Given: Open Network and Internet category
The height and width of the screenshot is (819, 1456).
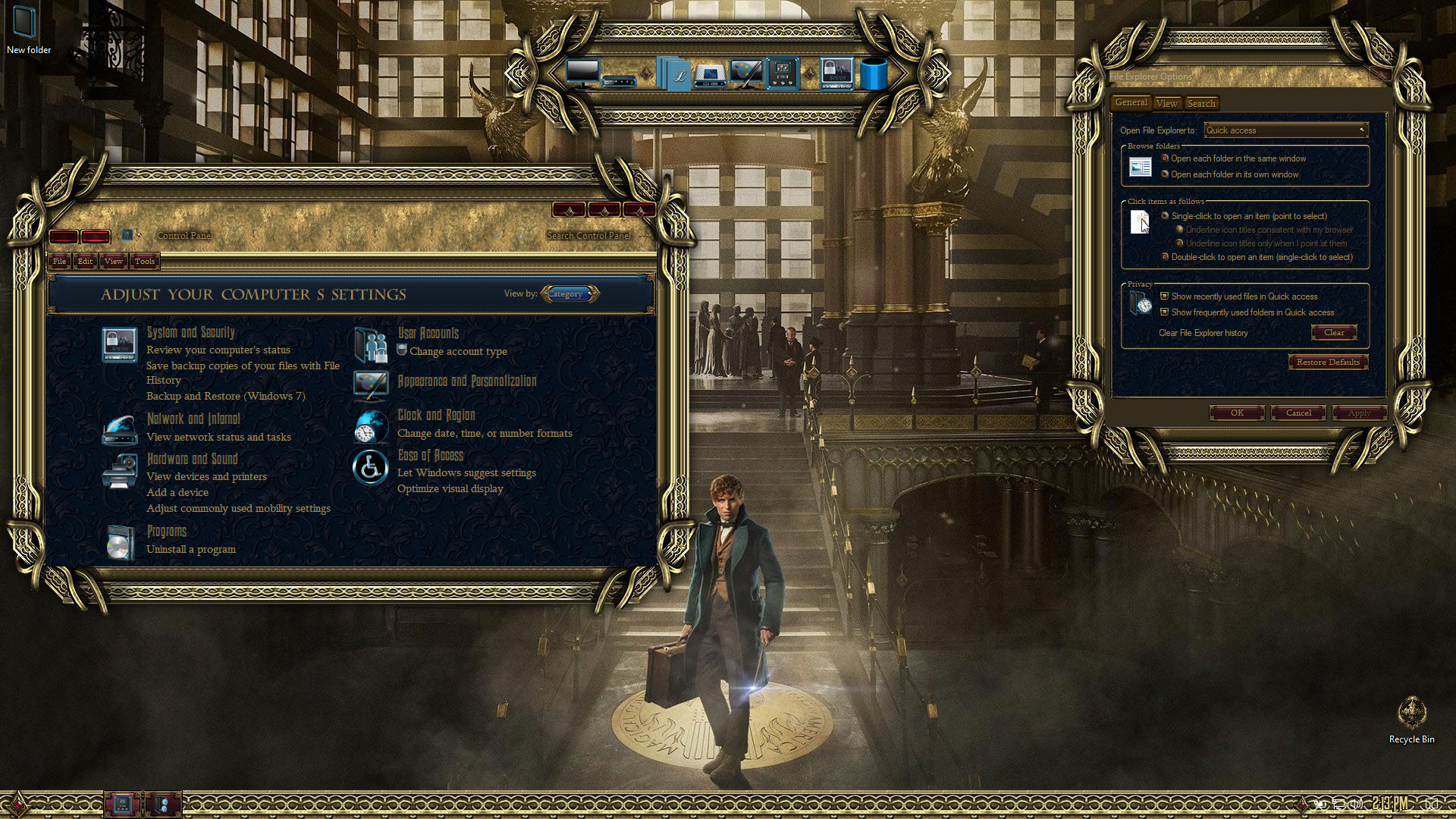Looking at the screenshot, I should [x=193, y=419].
